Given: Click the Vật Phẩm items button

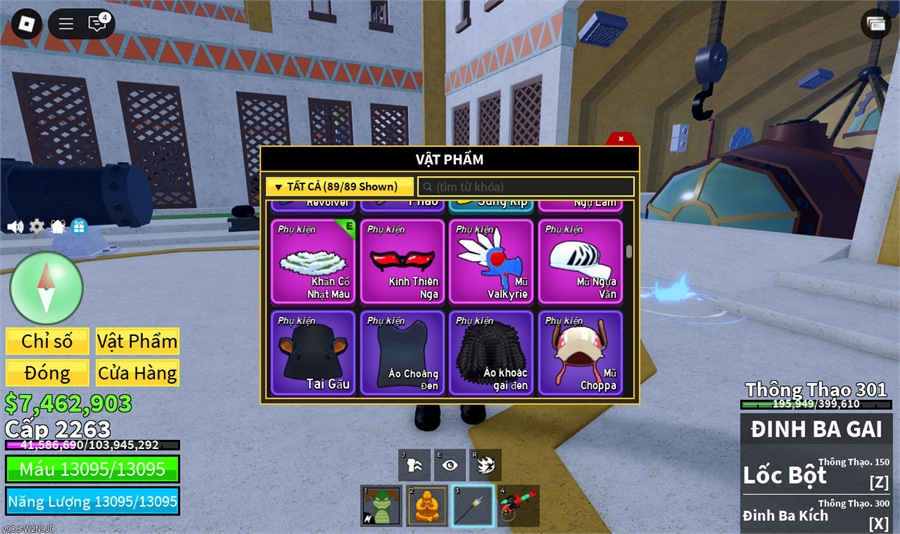Looking at the screenshot, I should 137,341.
